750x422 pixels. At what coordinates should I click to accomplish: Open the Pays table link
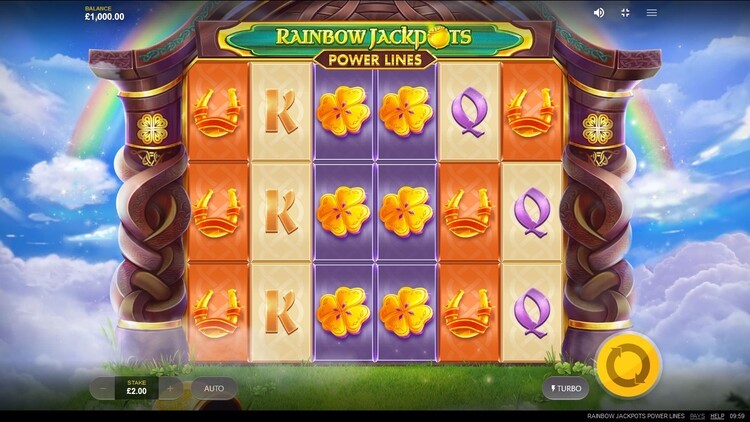pos(697,415)
